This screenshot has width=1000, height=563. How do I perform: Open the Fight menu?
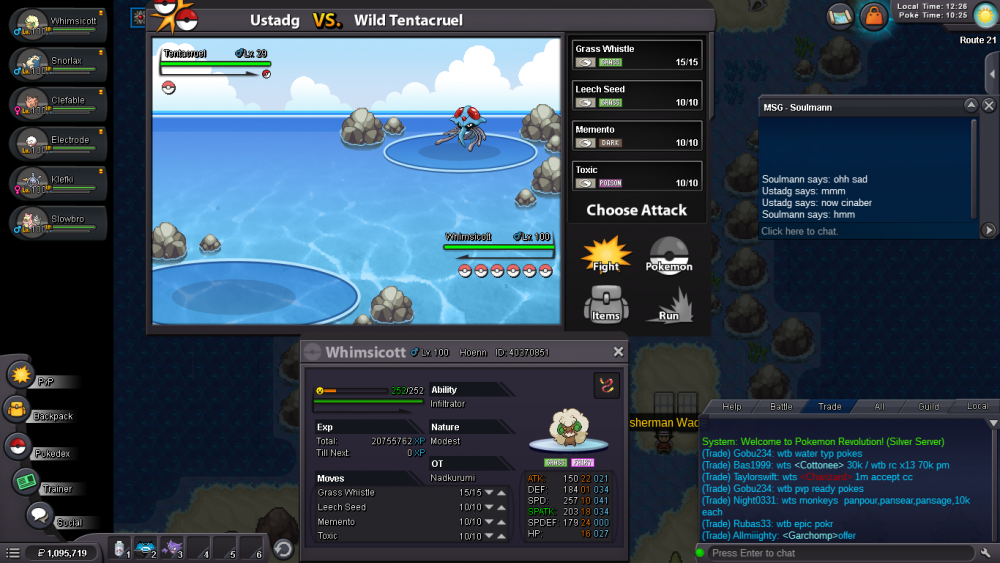tap(606, 255)
